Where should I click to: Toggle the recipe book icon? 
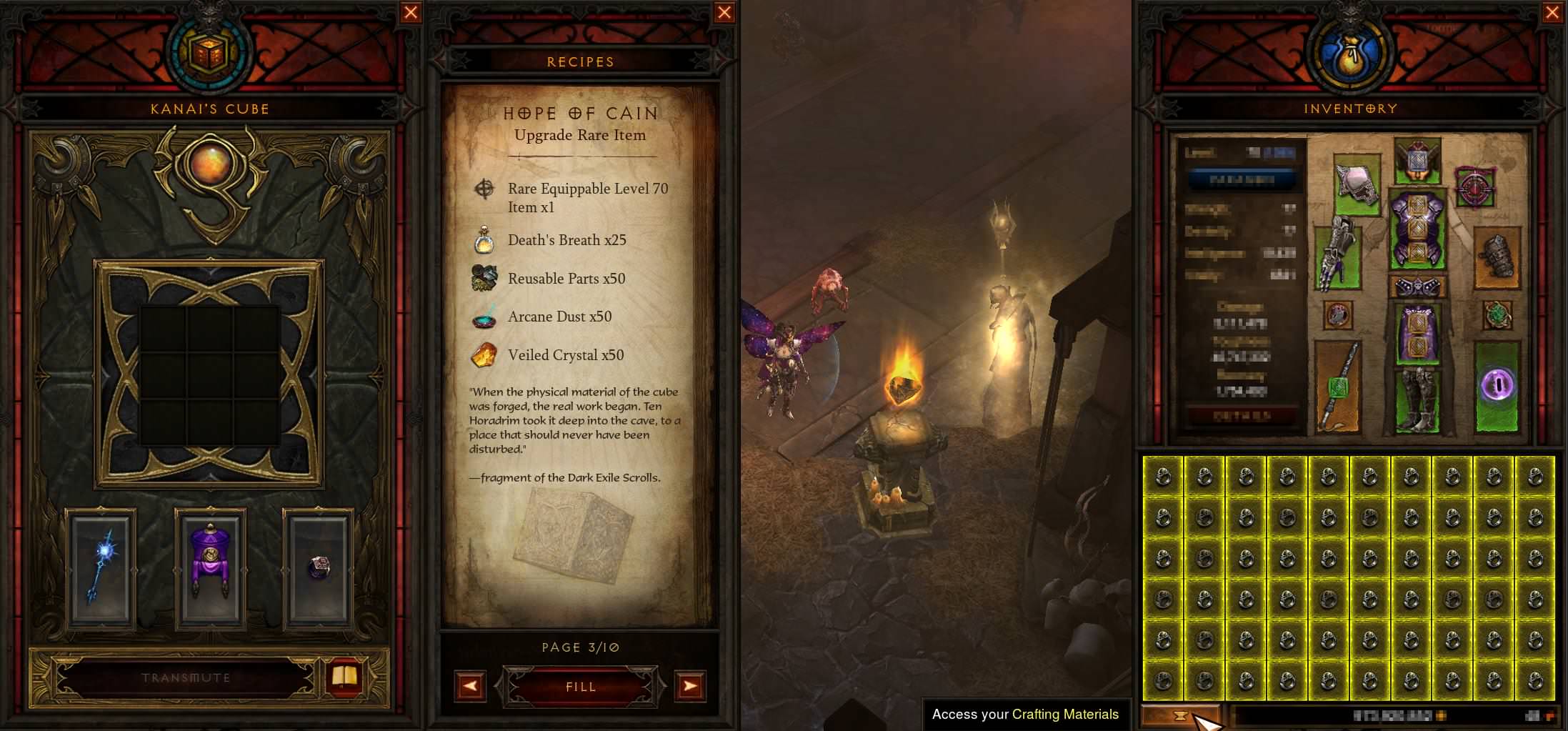coord(345,677)
